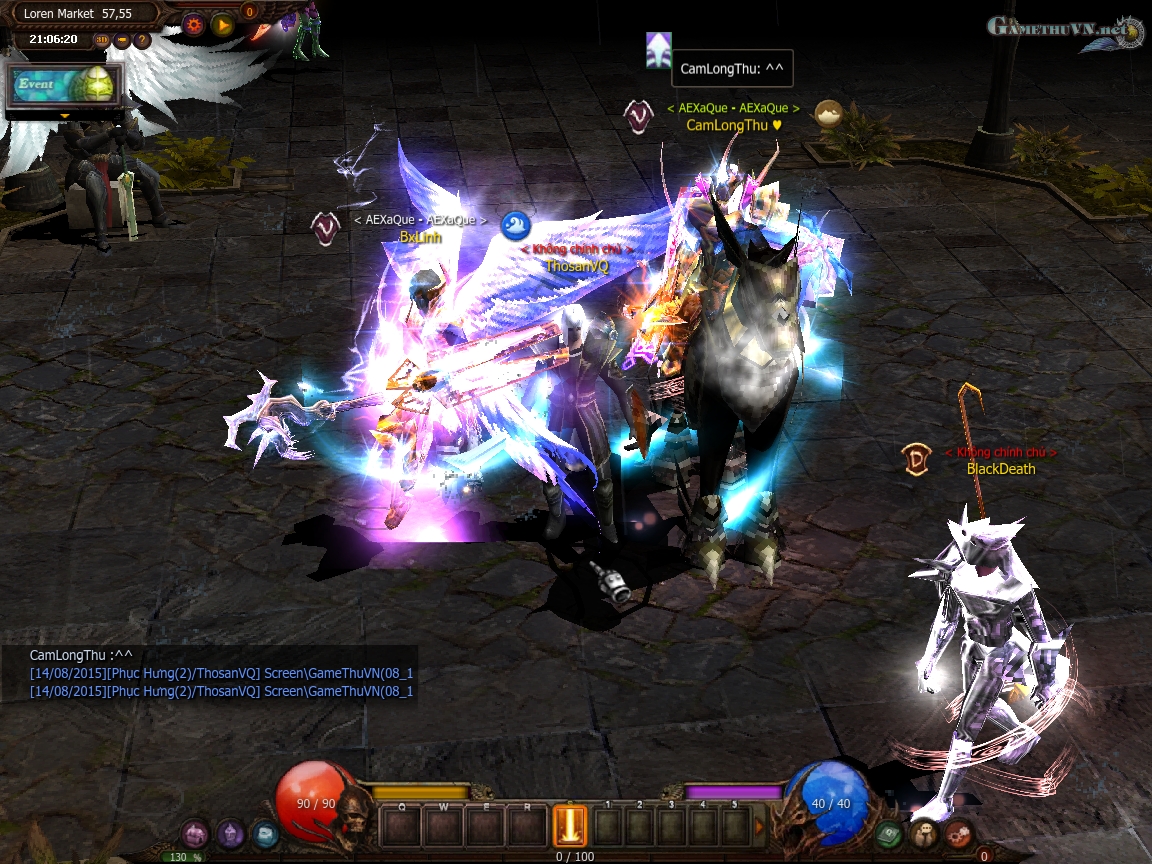Click the camera icon button
The image size is (1152, 864).
point(122,40)
